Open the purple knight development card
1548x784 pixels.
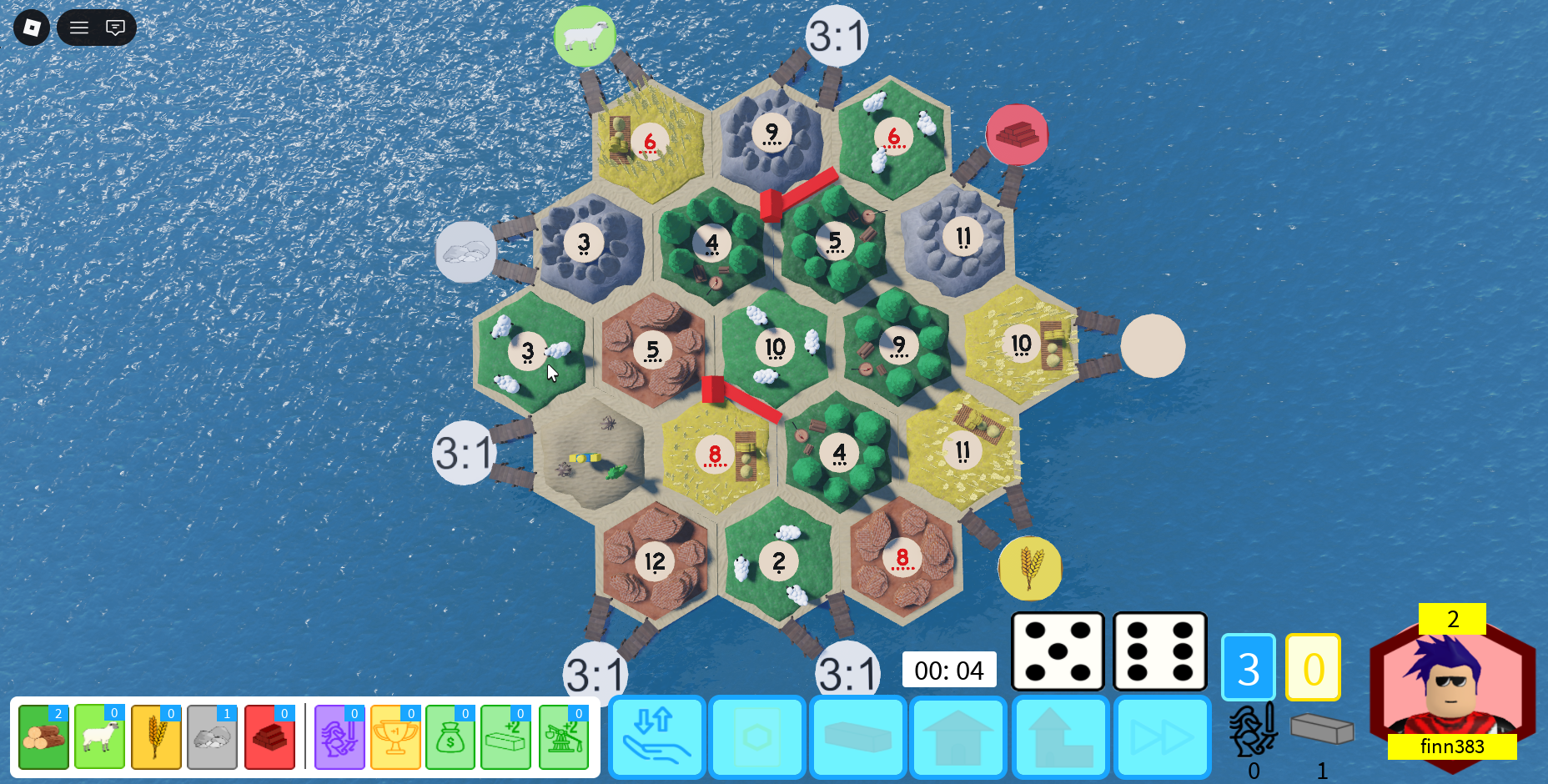tap(339, 737)
